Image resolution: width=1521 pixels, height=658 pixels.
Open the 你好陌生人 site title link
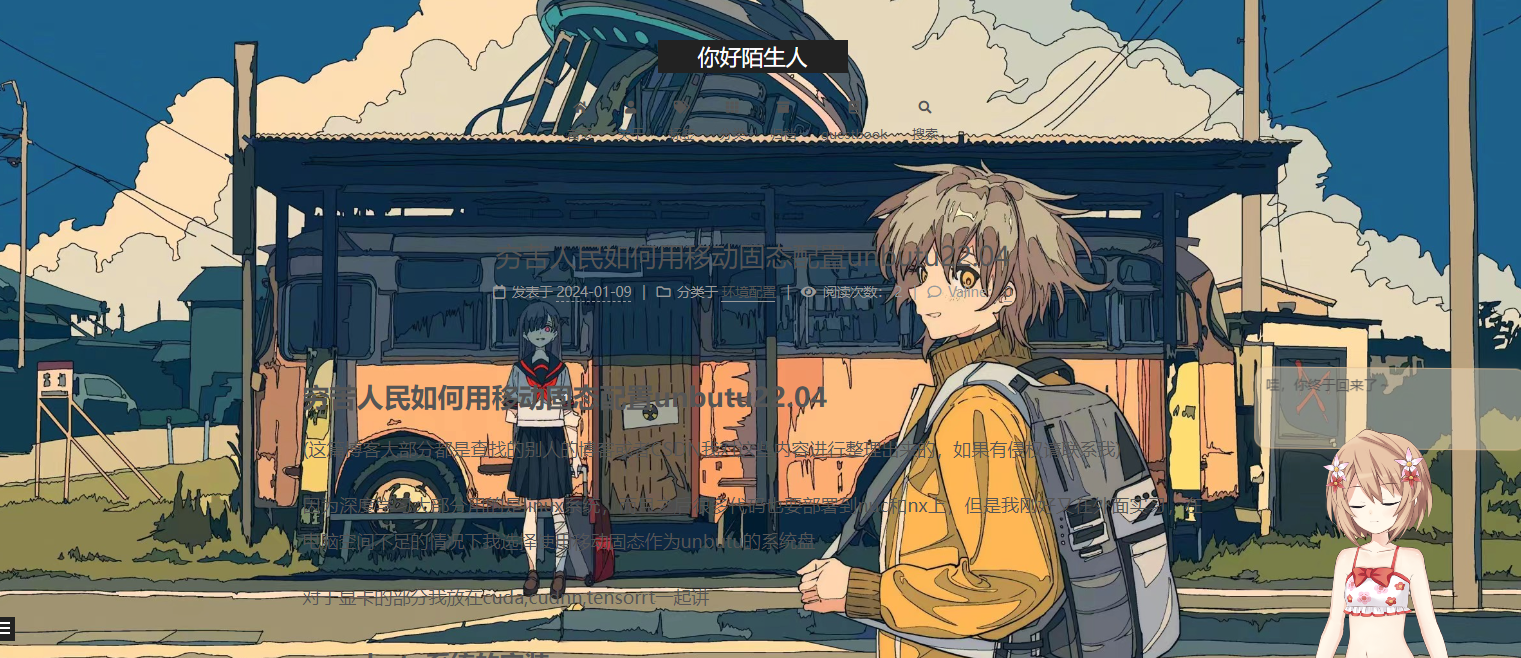click(x=752, y=57)
